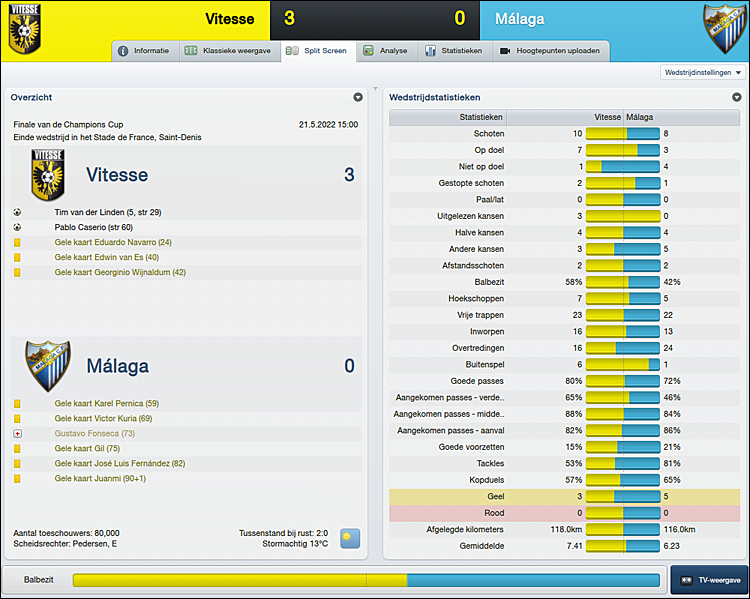Click goalscorer Tim van der Linden
This screenshot has height=599, width=750.
point(107,212)
